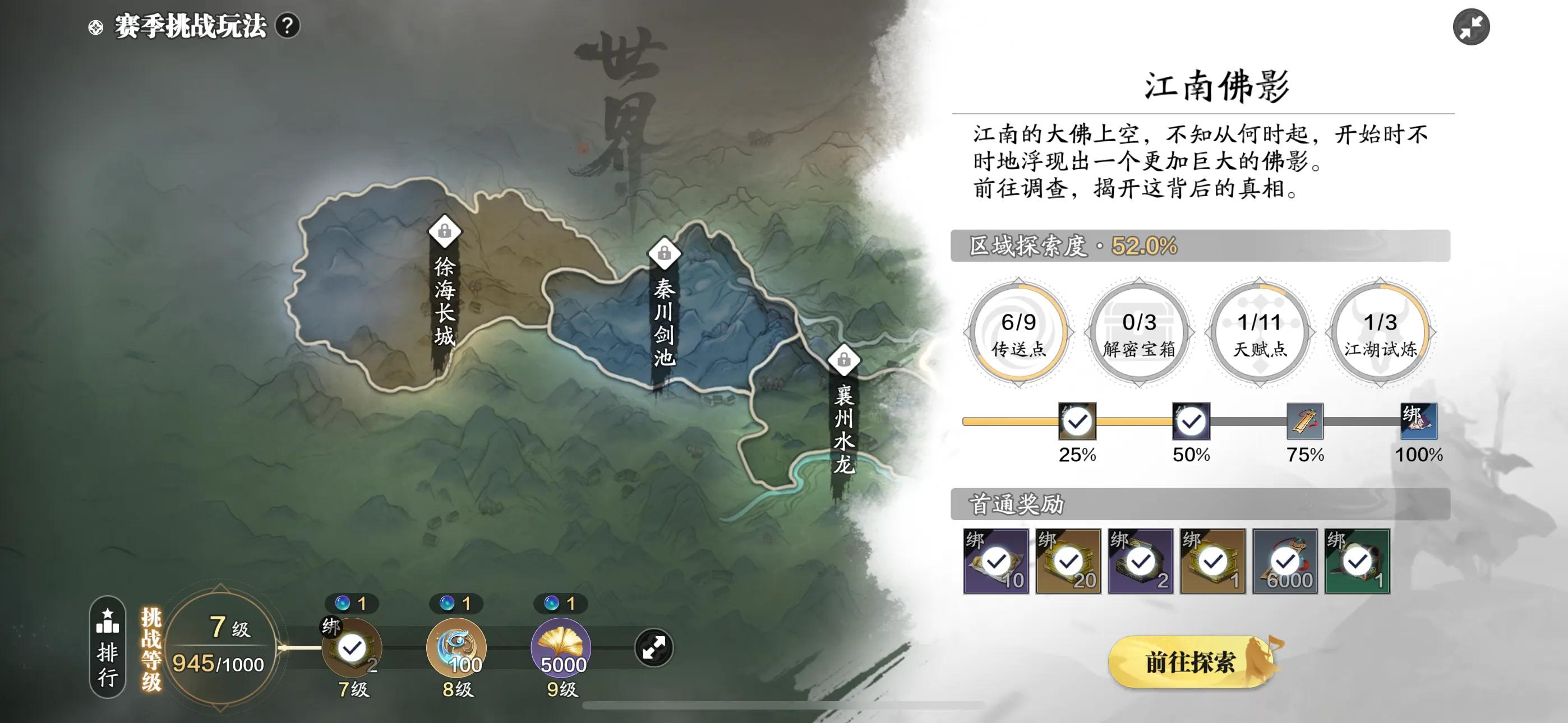Screen dimensions: 1568x723
Task: Open the 排行 ranking button
Action: tap(108, 646)
